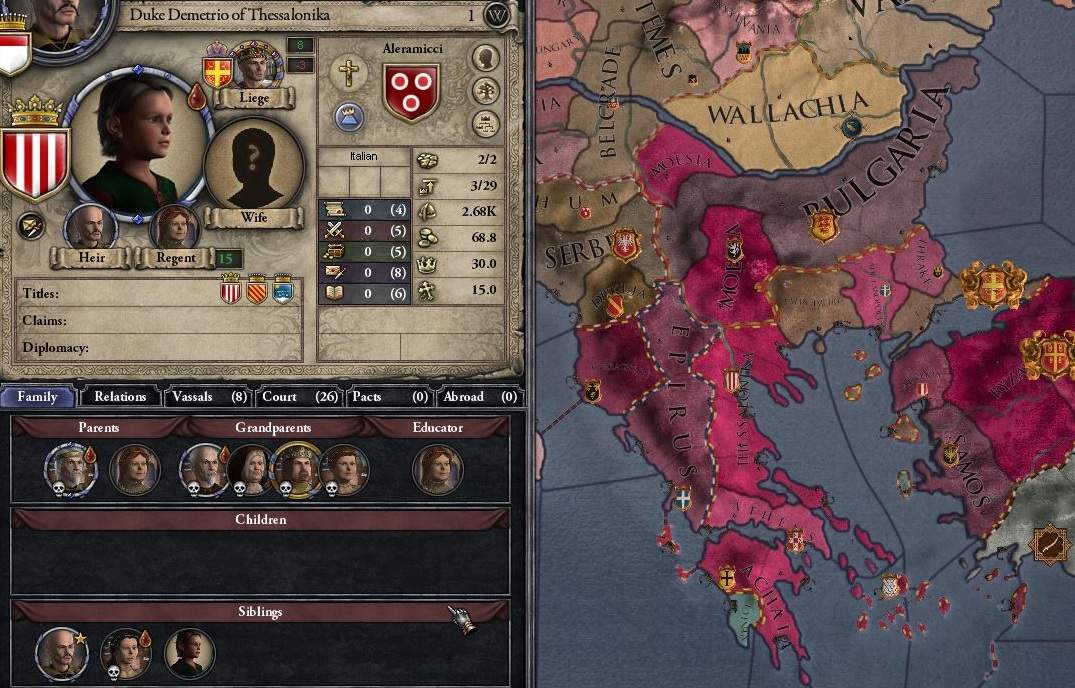Show the Court tab
This screenshot has width=1075, height=688.
pos(299,397)
